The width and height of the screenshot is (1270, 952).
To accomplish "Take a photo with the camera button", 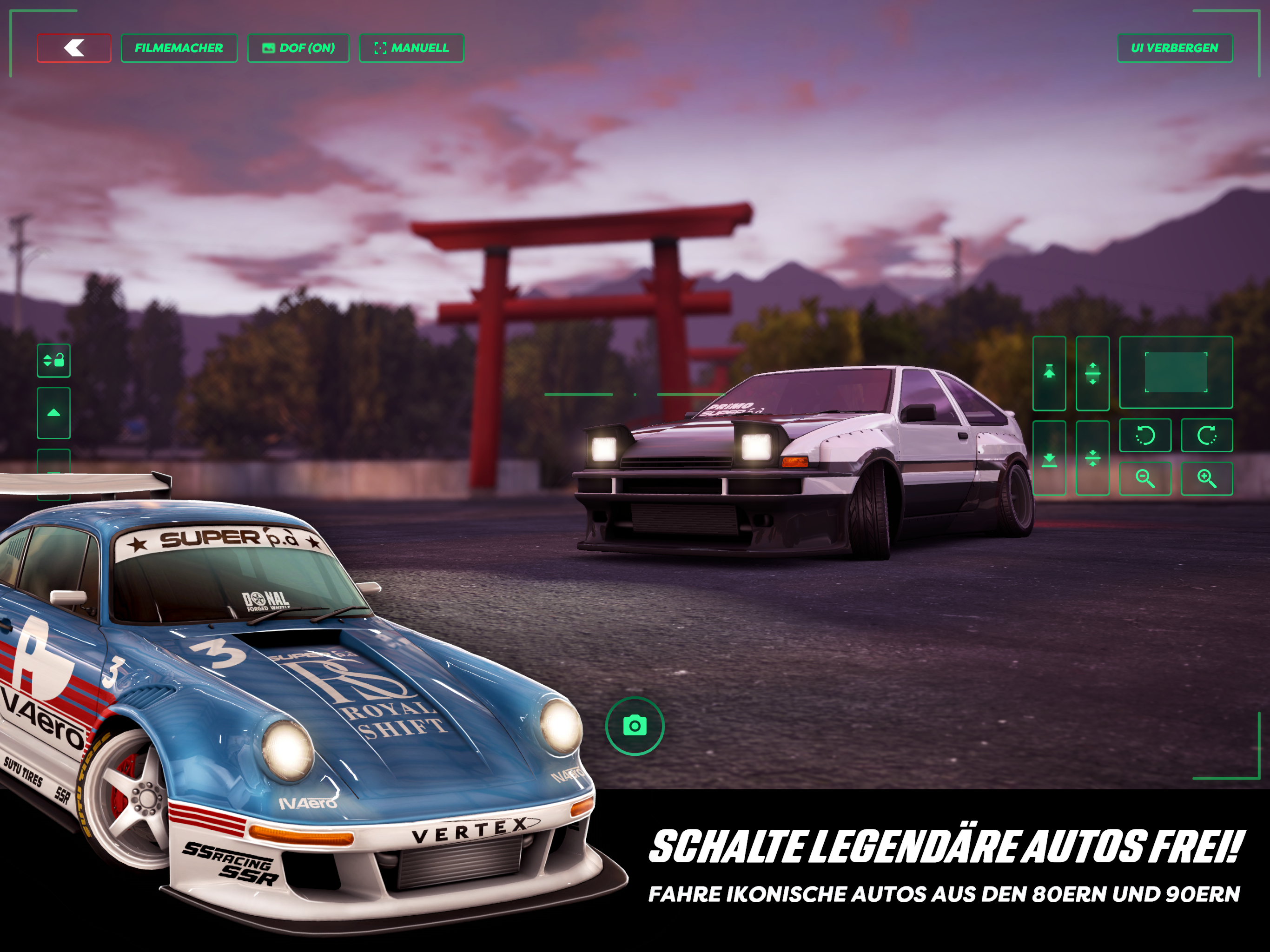I will pos(635,726).
